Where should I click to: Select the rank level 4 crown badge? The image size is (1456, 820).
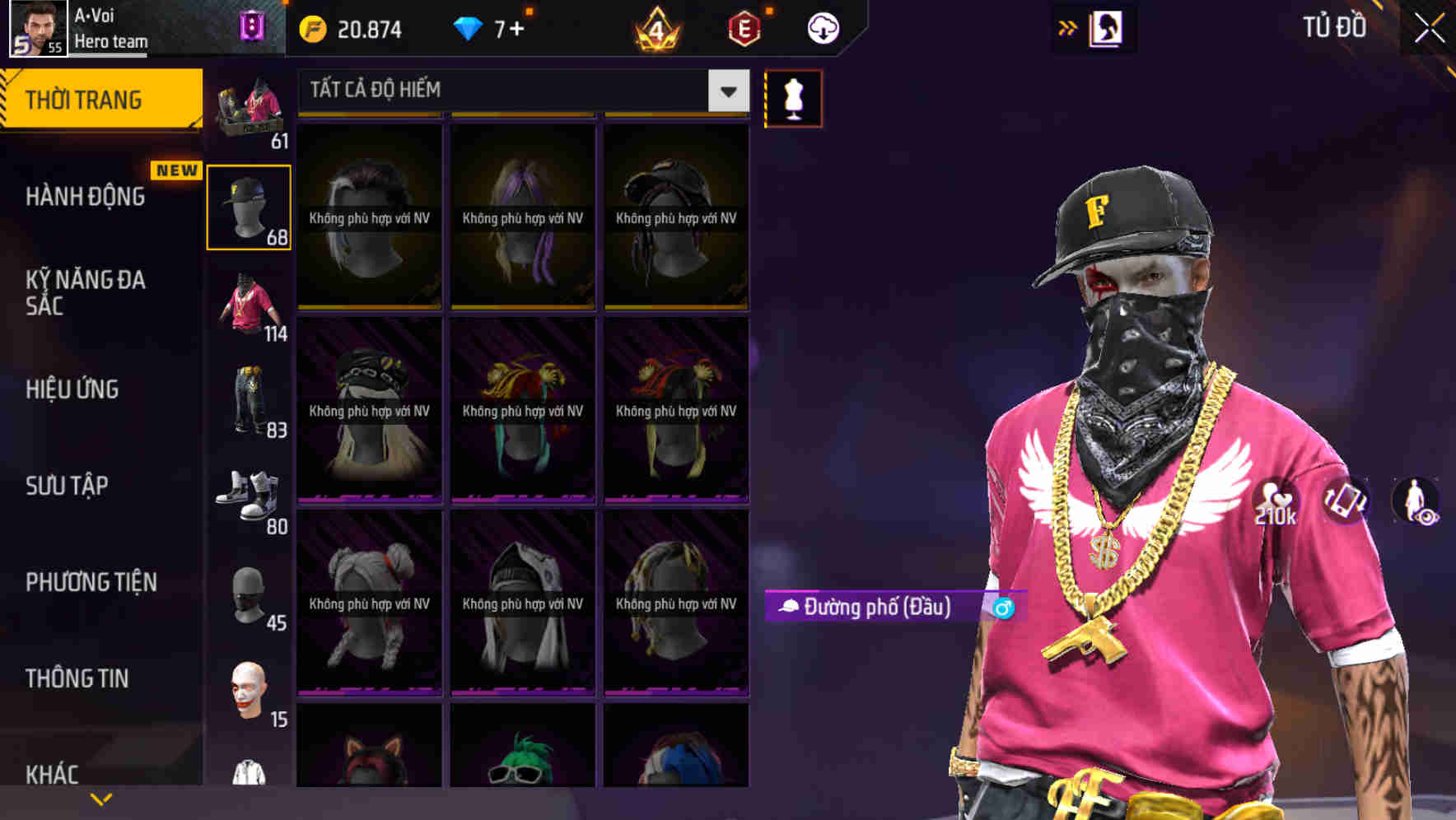(655, 30)
